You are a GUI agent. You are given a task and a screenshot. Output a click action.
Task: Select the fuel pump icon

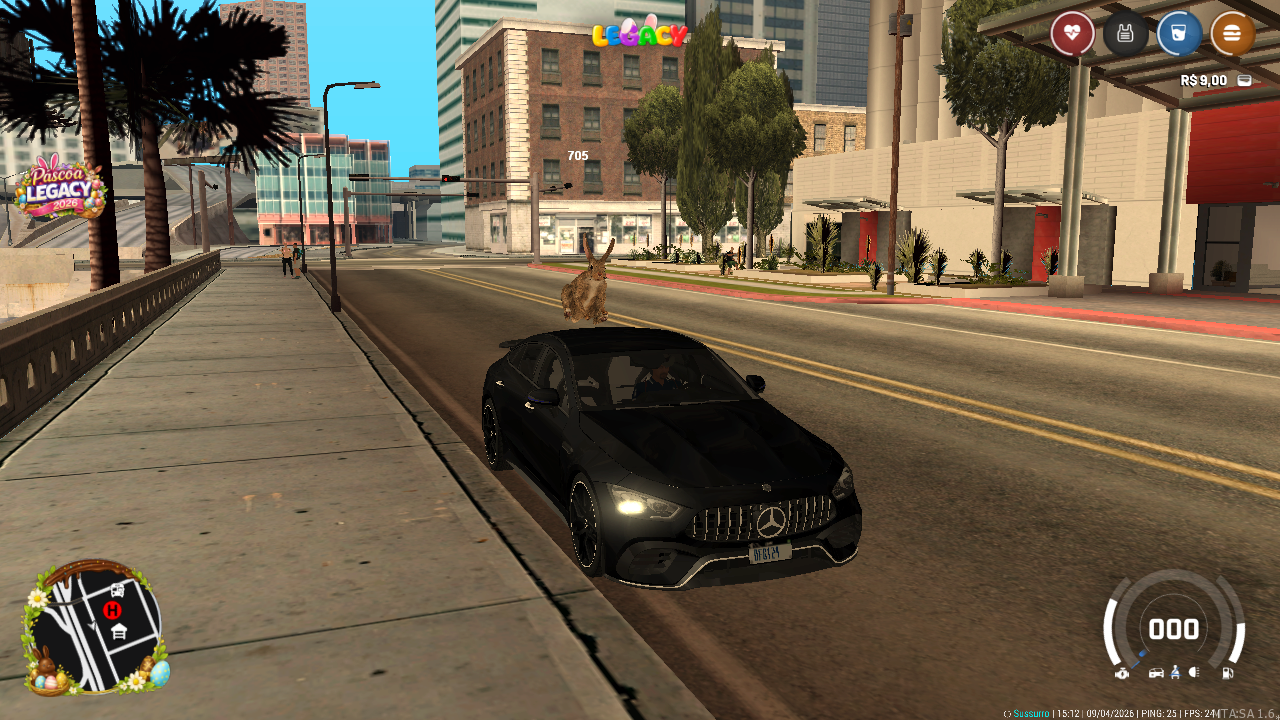click(1227, 673)
